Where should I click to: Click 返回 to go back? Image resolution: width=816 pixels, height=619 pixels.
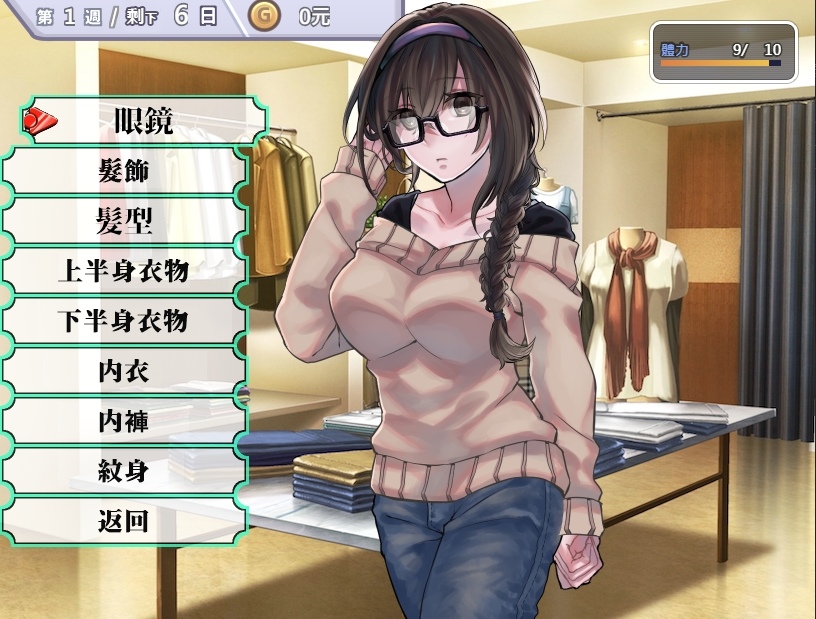coord(124,521)
